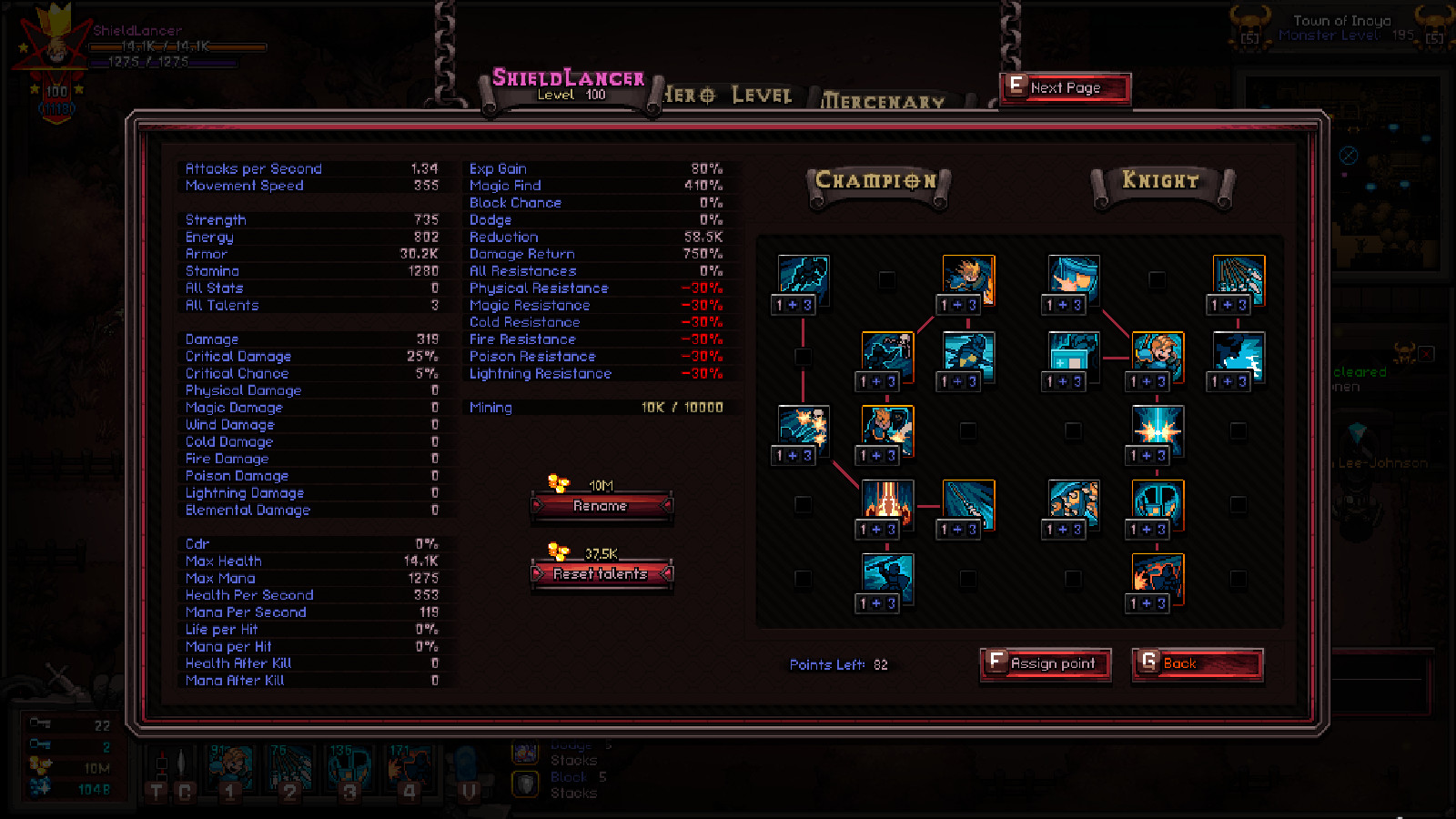Click the Block stacks shield buff icon
The width and height of the screenshot is (1456, 819).
click(x=525, y=781)
